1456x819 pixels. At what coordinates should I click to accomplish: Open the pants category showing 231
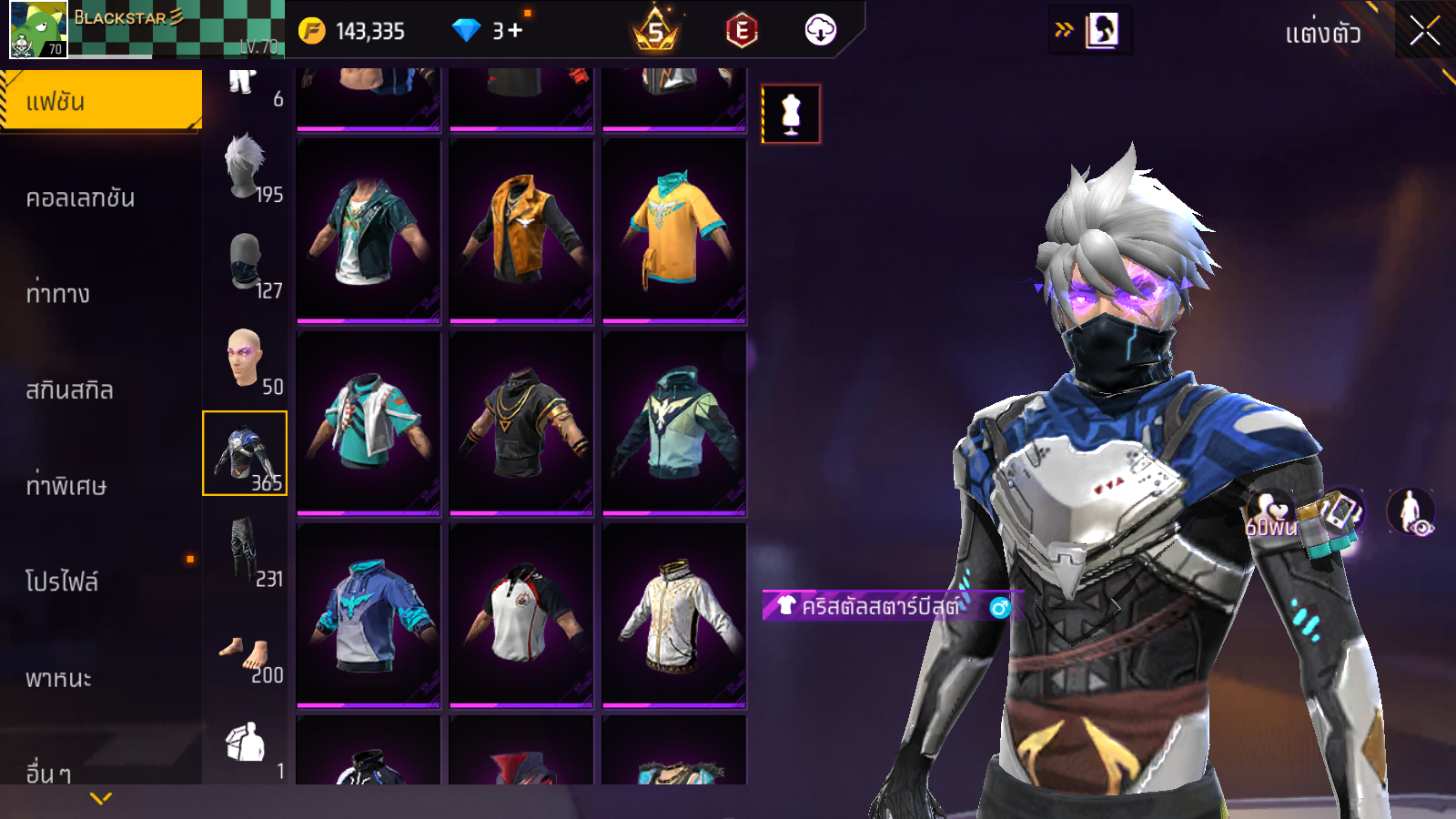pos(246,551)
